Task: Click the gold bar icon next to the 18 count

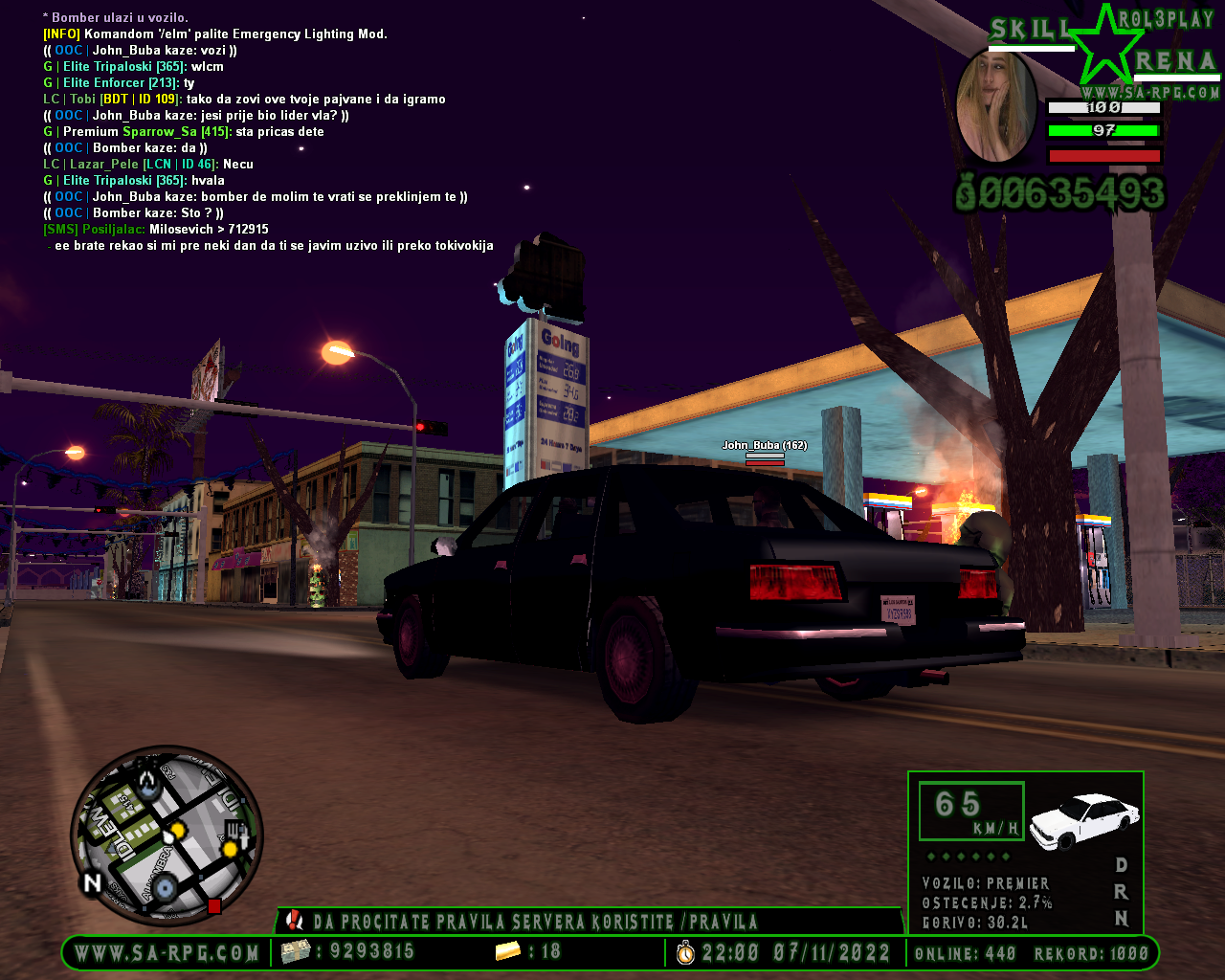Action: [505, 953]
